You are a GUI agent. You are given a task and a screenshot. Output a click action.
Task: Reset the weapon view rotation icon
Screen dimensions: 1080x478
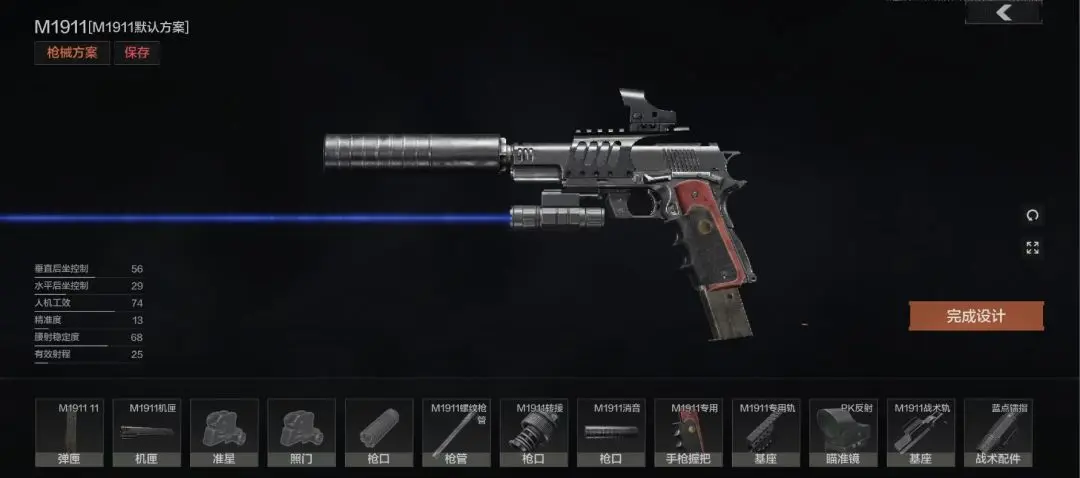click(1032, 215)
